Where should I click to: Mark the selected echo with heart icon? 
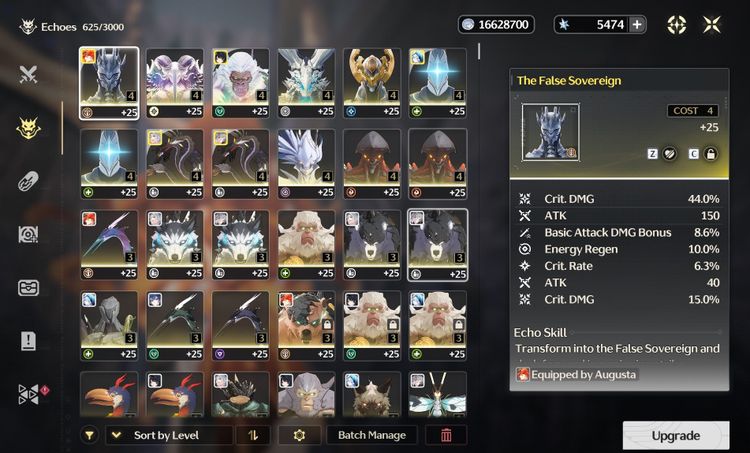coord(669,154)
